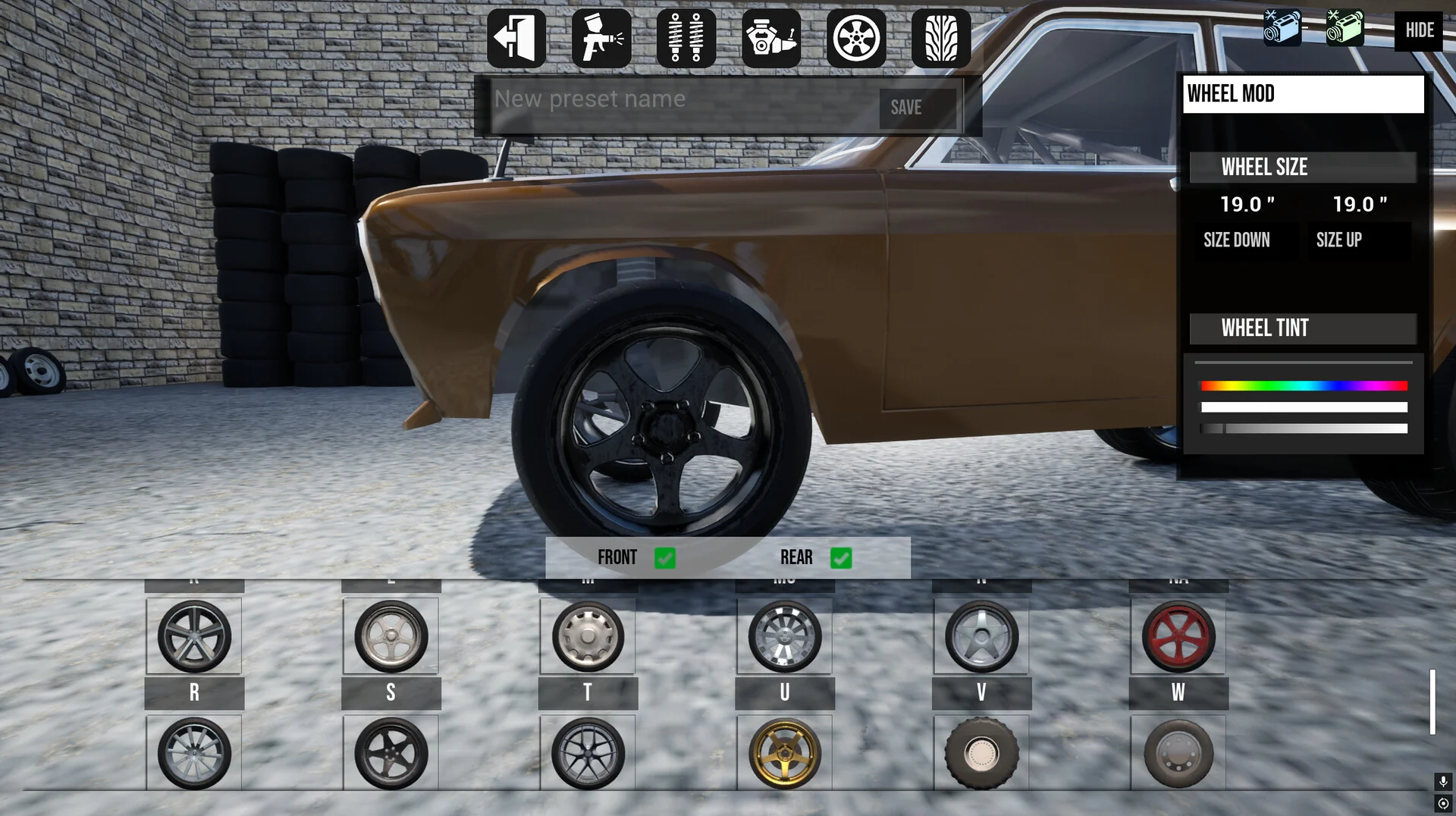The height and width of the screenshot is (816, 1456).
Task: Toggle the Front wheels checkbox
Action: [x=665, y=558]
